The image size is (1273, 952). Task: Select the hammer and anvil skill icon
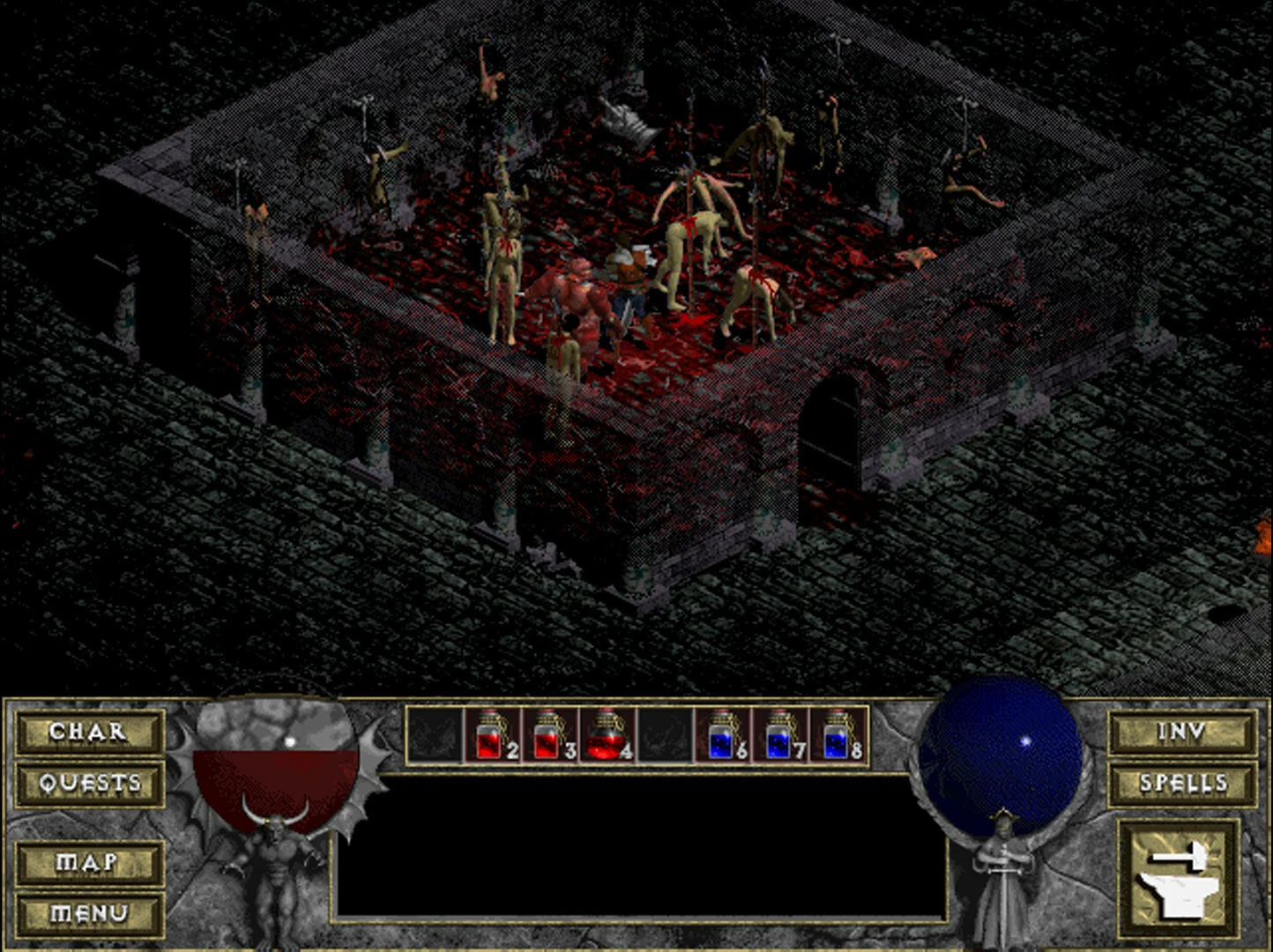1178,876
